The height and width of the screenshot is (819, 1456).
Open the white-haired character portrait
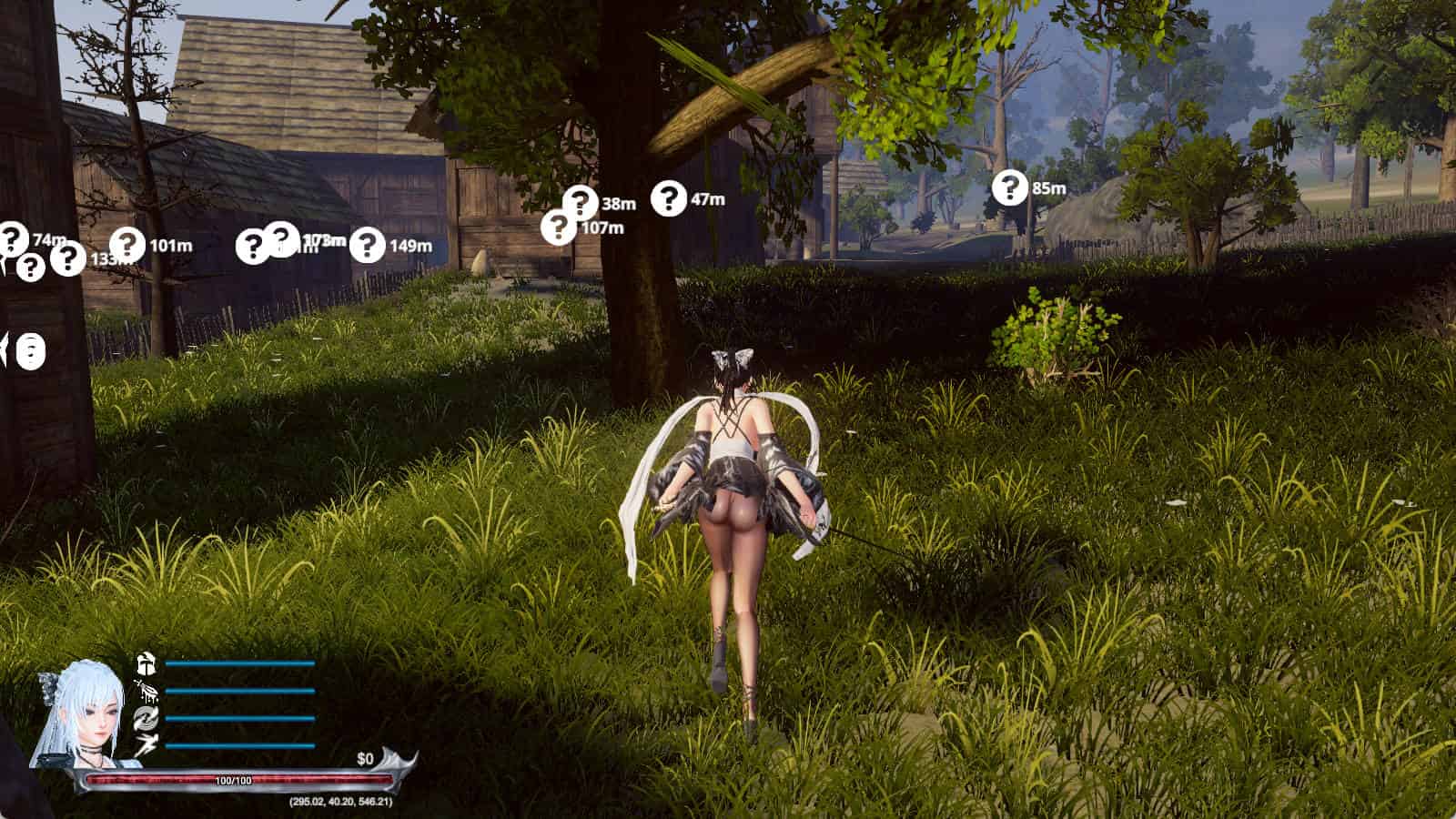coord(77,713)
